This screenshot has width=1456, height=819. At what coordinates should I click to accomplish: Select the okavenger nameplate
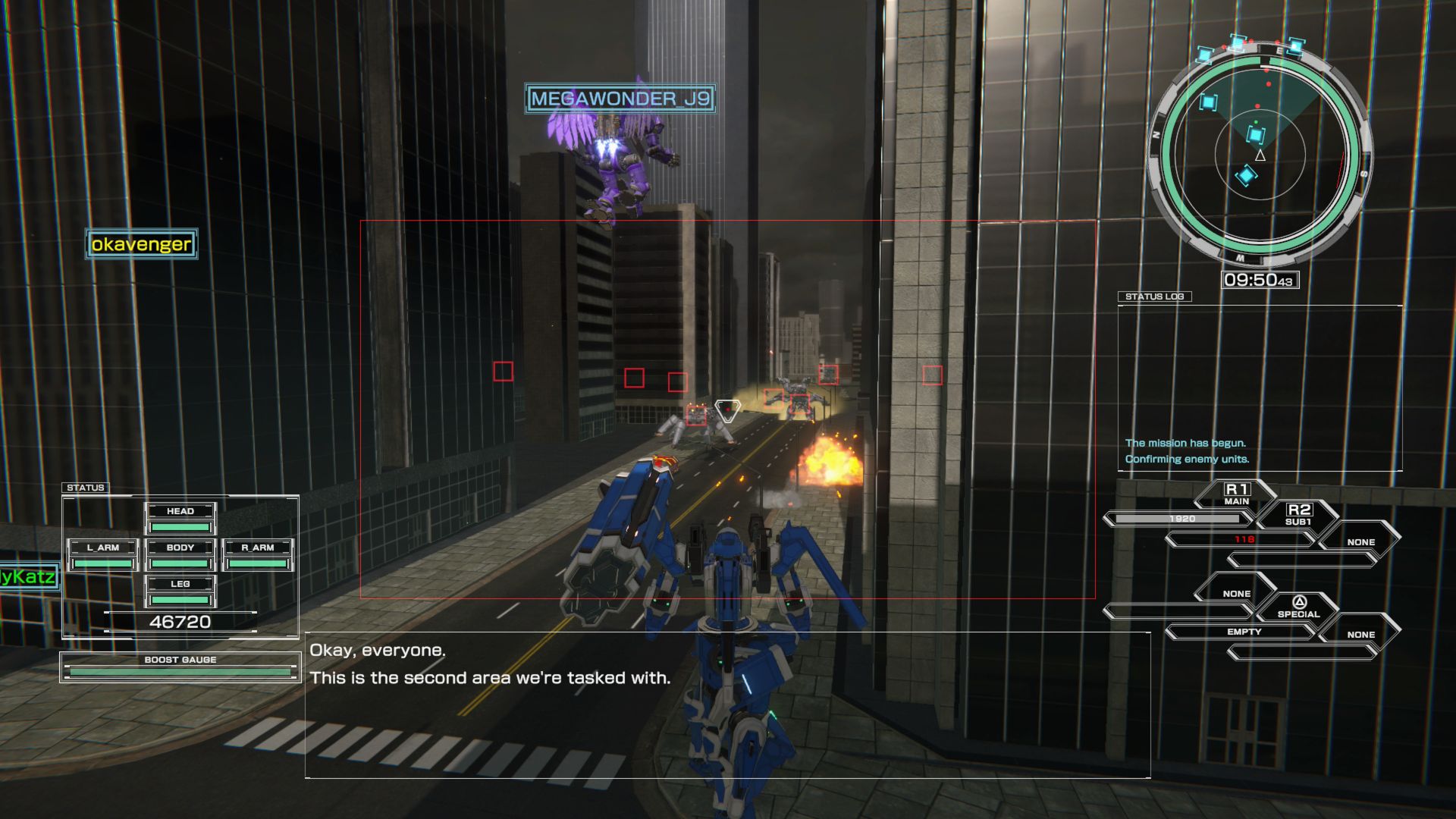(140, 245)
